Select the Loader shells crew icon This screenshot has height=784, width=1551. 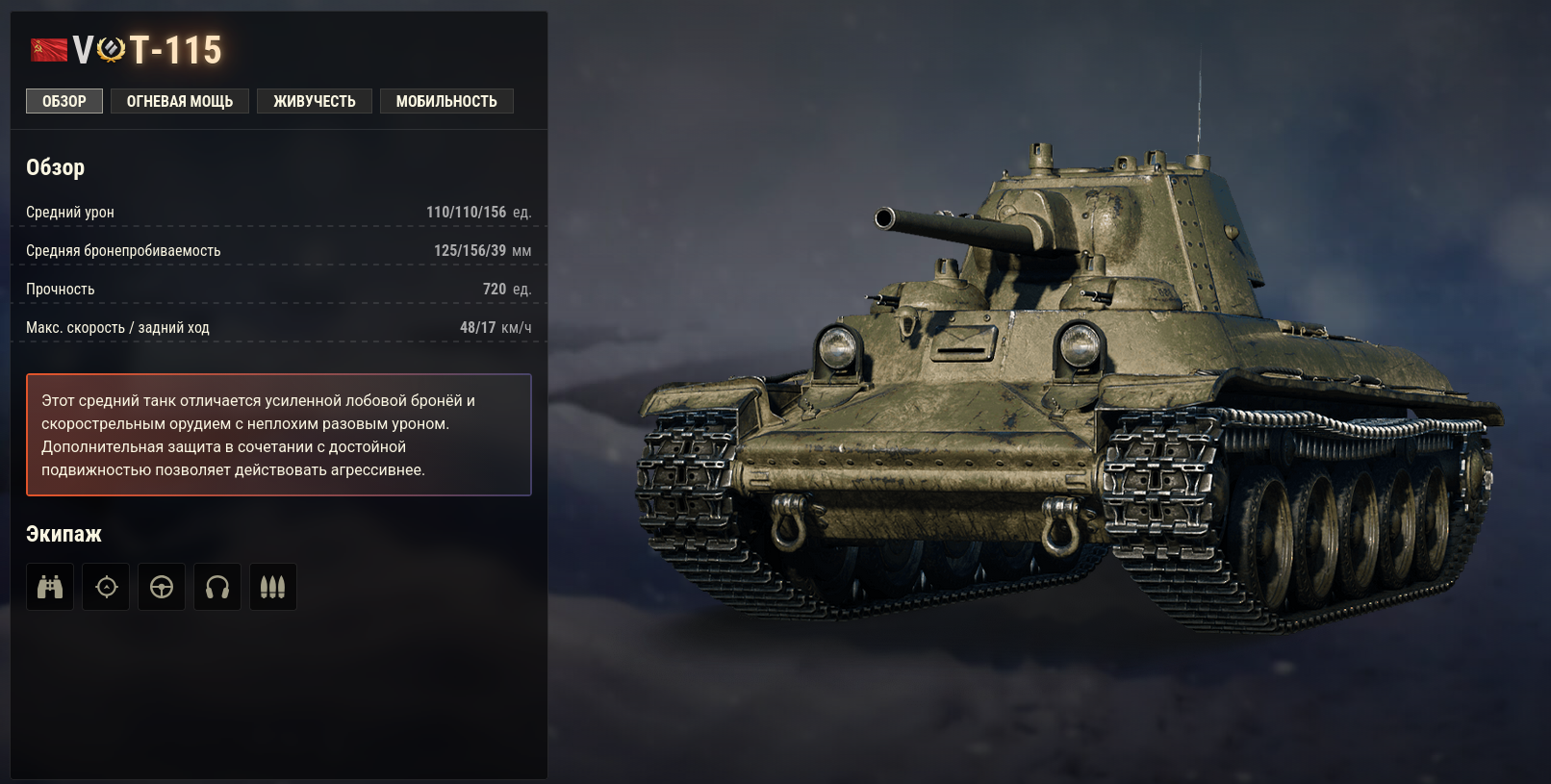[273, 587]
